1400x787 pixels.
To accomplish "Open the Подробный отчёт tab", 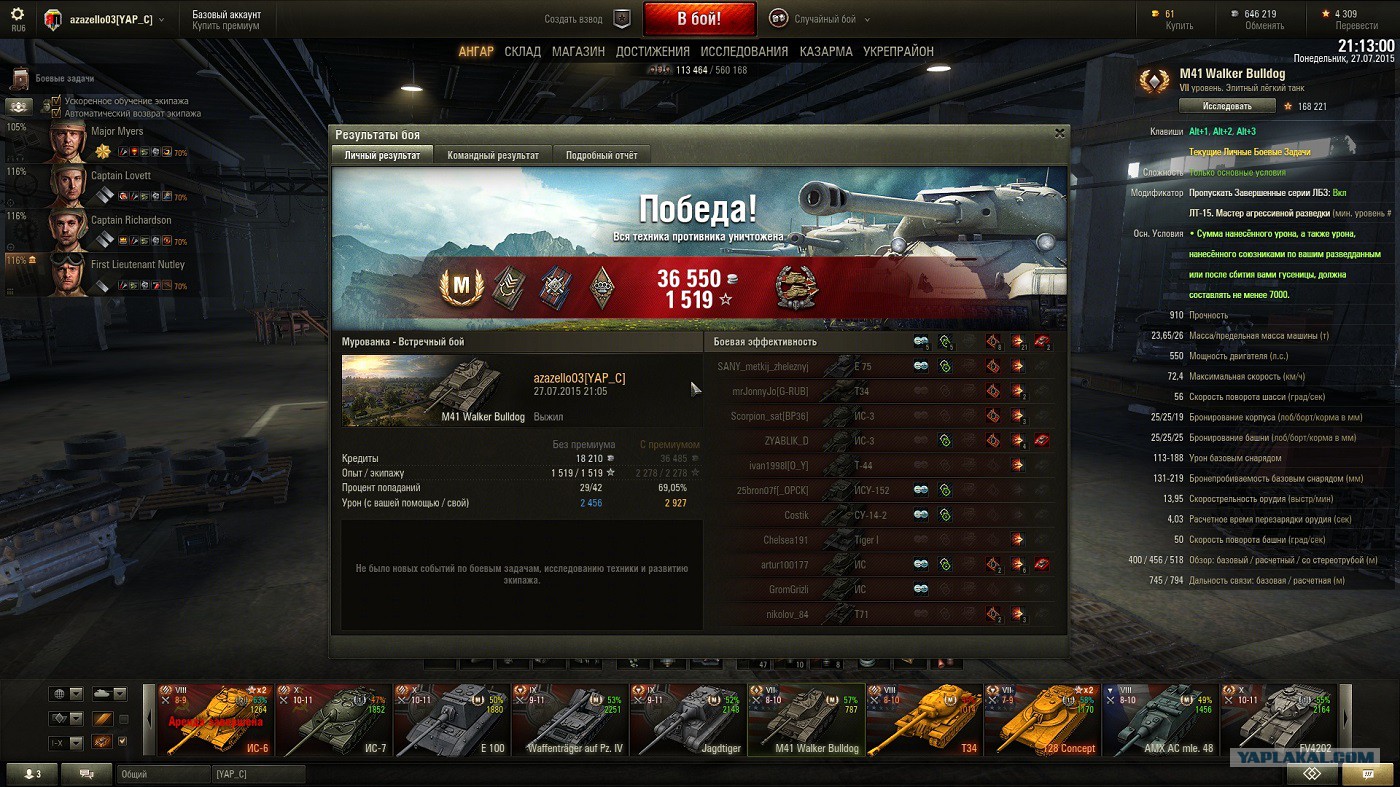I will pyautogui.click(x=601, y=155).
